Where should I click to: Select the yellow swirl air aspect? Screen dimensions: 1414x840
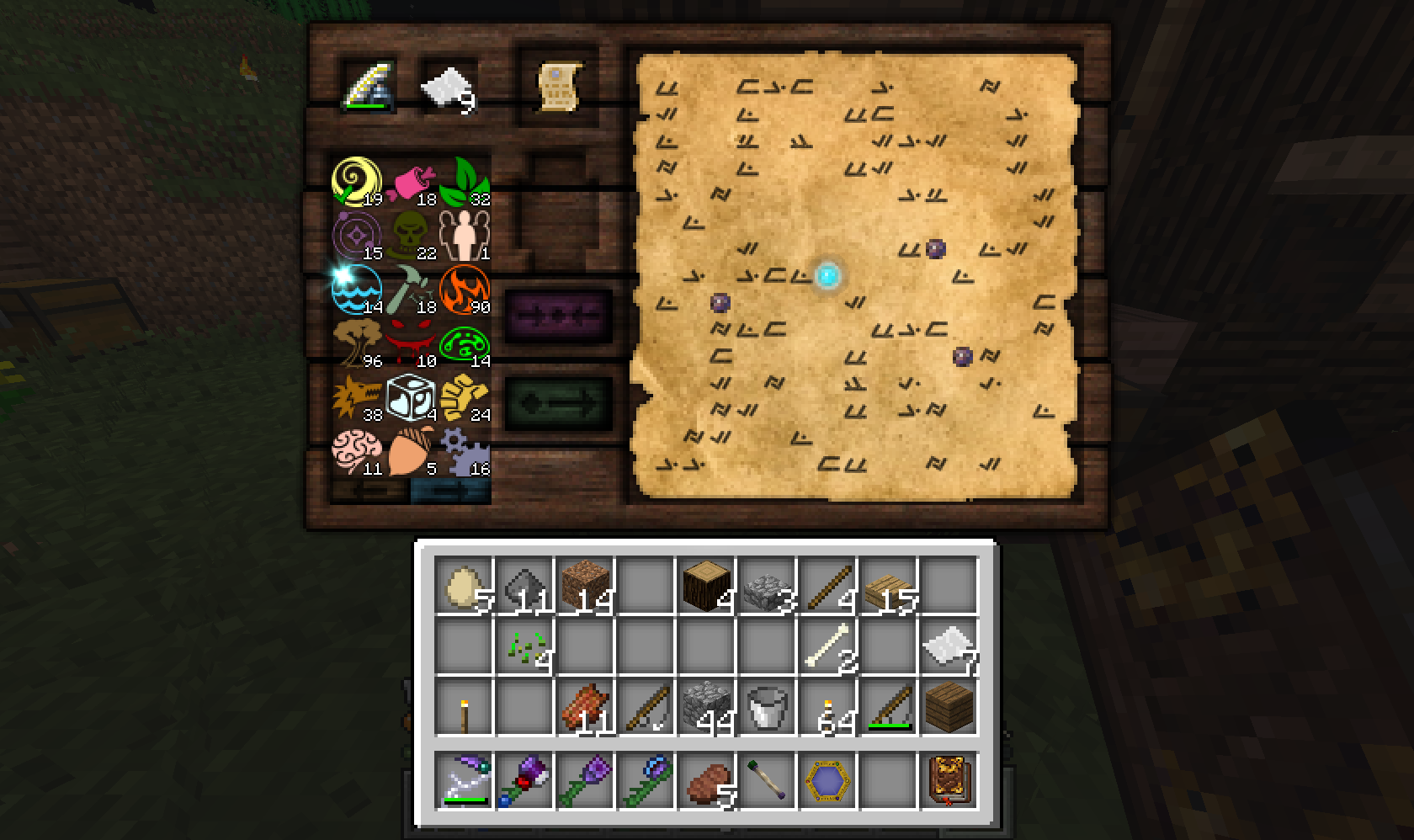pyautogui.click(x=356, y=181)
